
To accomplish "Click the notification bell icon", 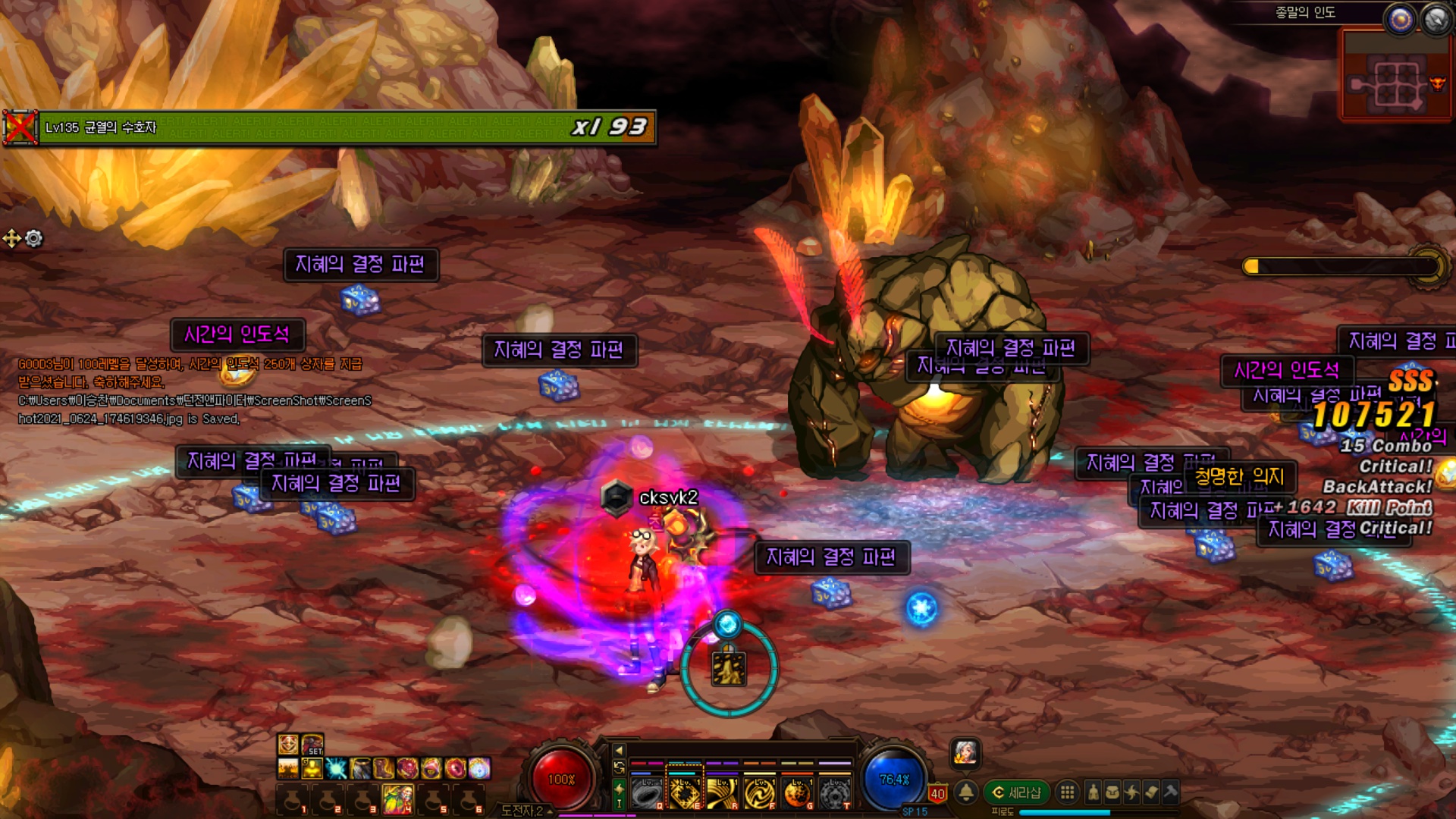I will [x=966, y=792].
